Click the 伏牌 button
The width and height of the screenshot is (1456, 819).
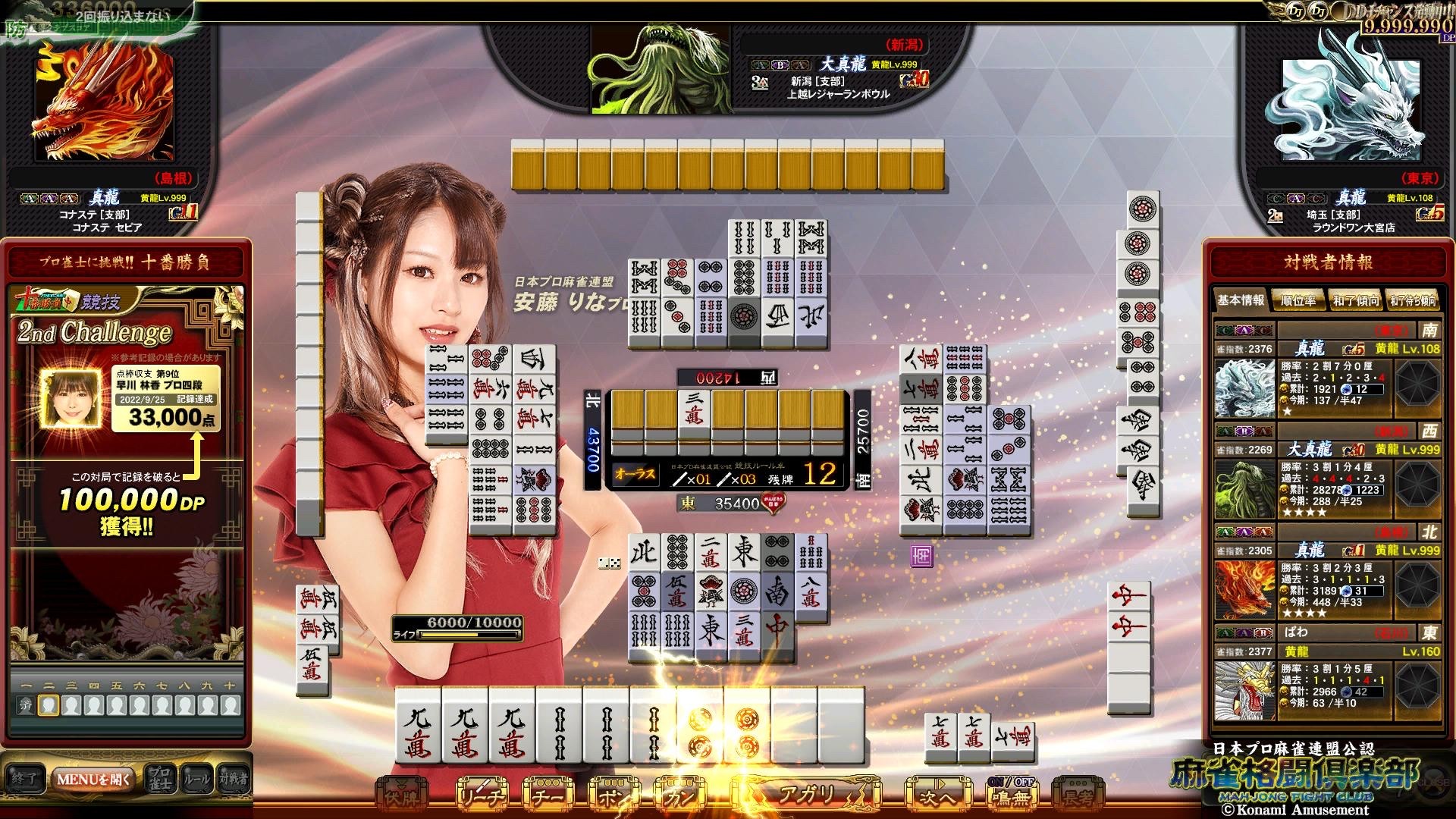(x=403, y=795)
